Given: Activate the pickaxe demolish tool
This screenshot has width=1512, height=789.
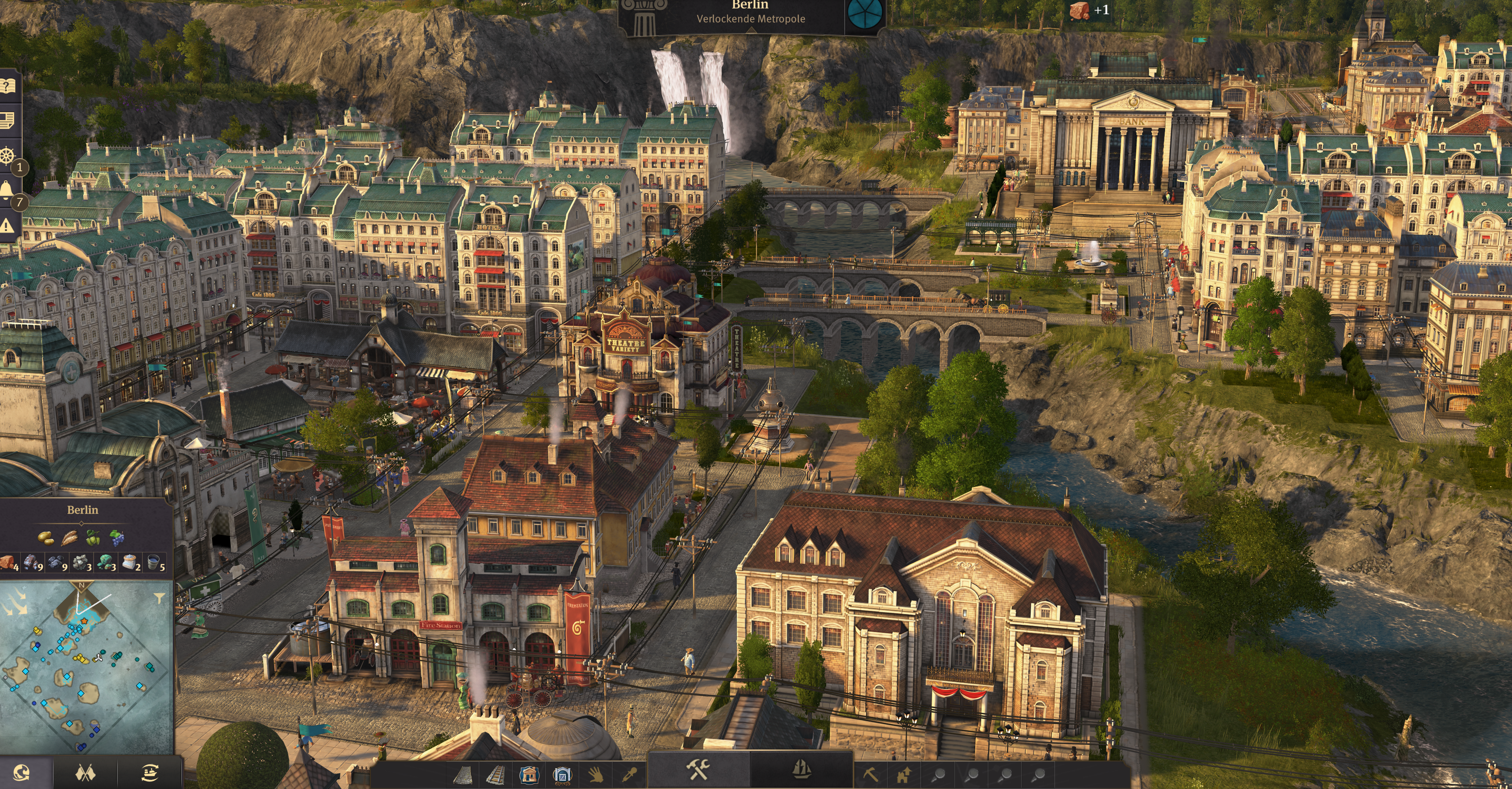Looking at the screenshot, I should coord(871,774).
